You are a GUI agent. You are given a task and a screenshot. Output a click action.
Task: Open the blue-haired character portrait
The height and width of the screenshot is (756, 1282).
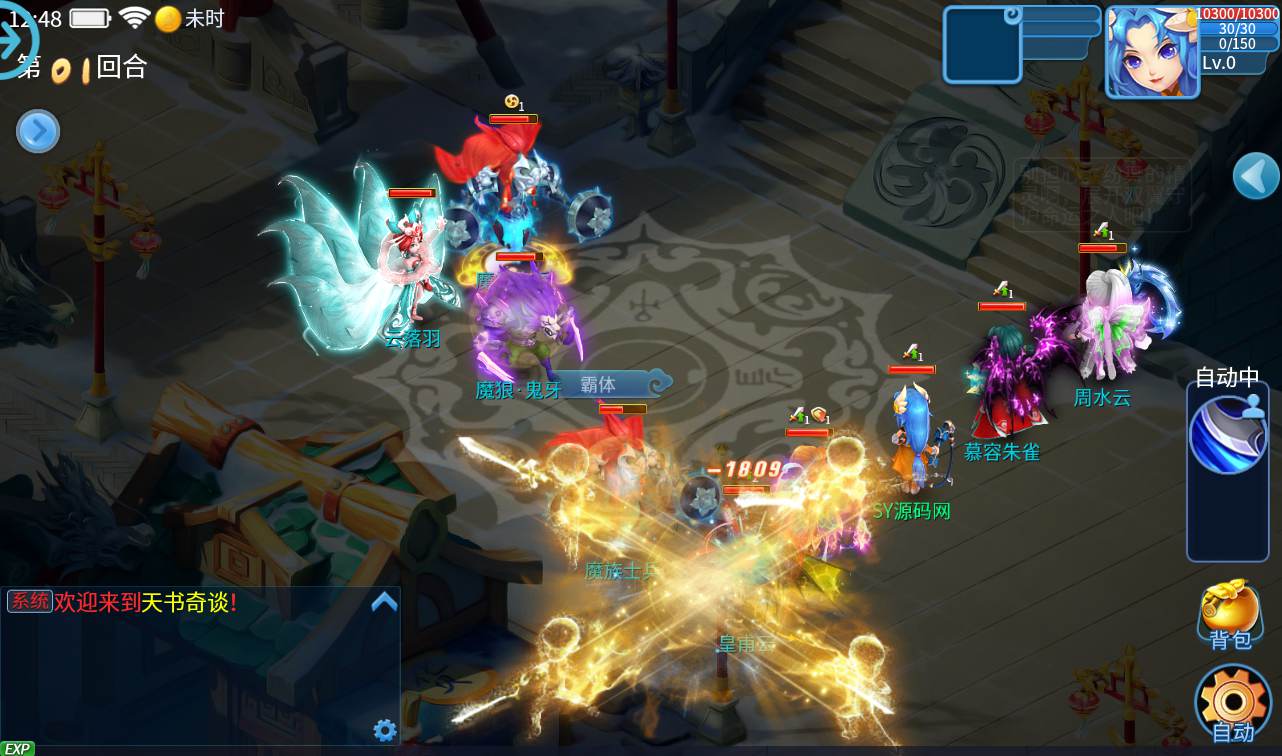point(1151,51)
